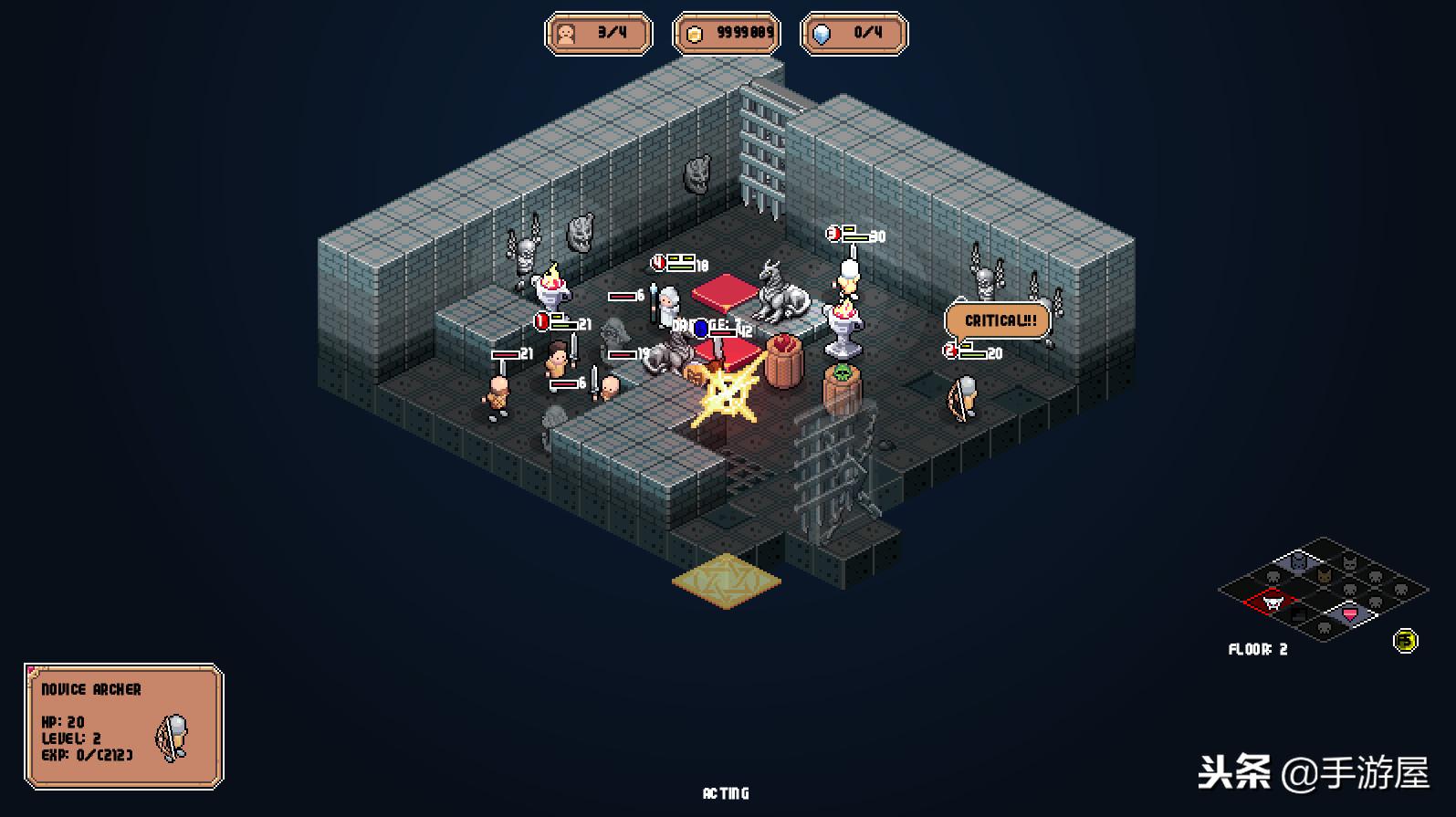Select the pink heart room node on the minimap
The width and height of the screenshot is (1456, 817).
[x=1350, y=613]
